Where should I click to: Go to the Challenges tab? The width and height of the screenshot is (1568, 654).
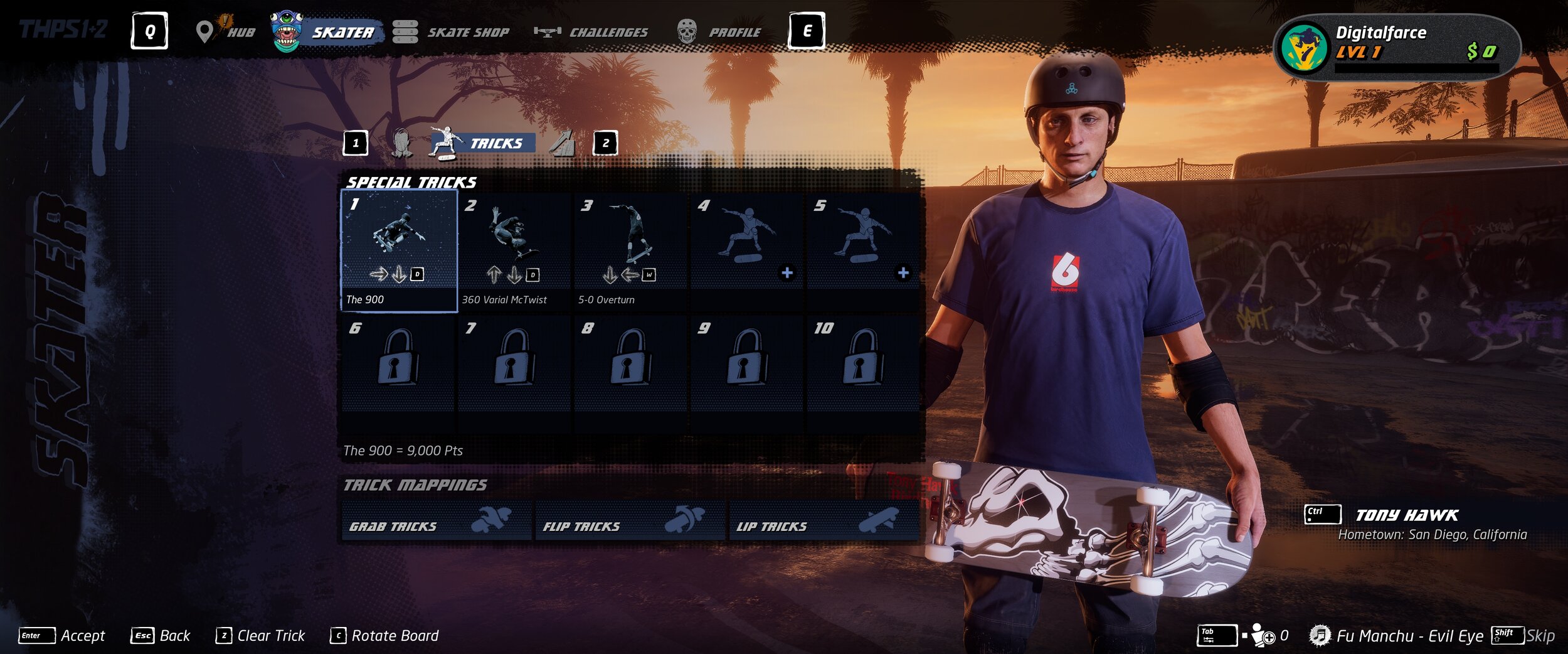click(x=591, y=31)
